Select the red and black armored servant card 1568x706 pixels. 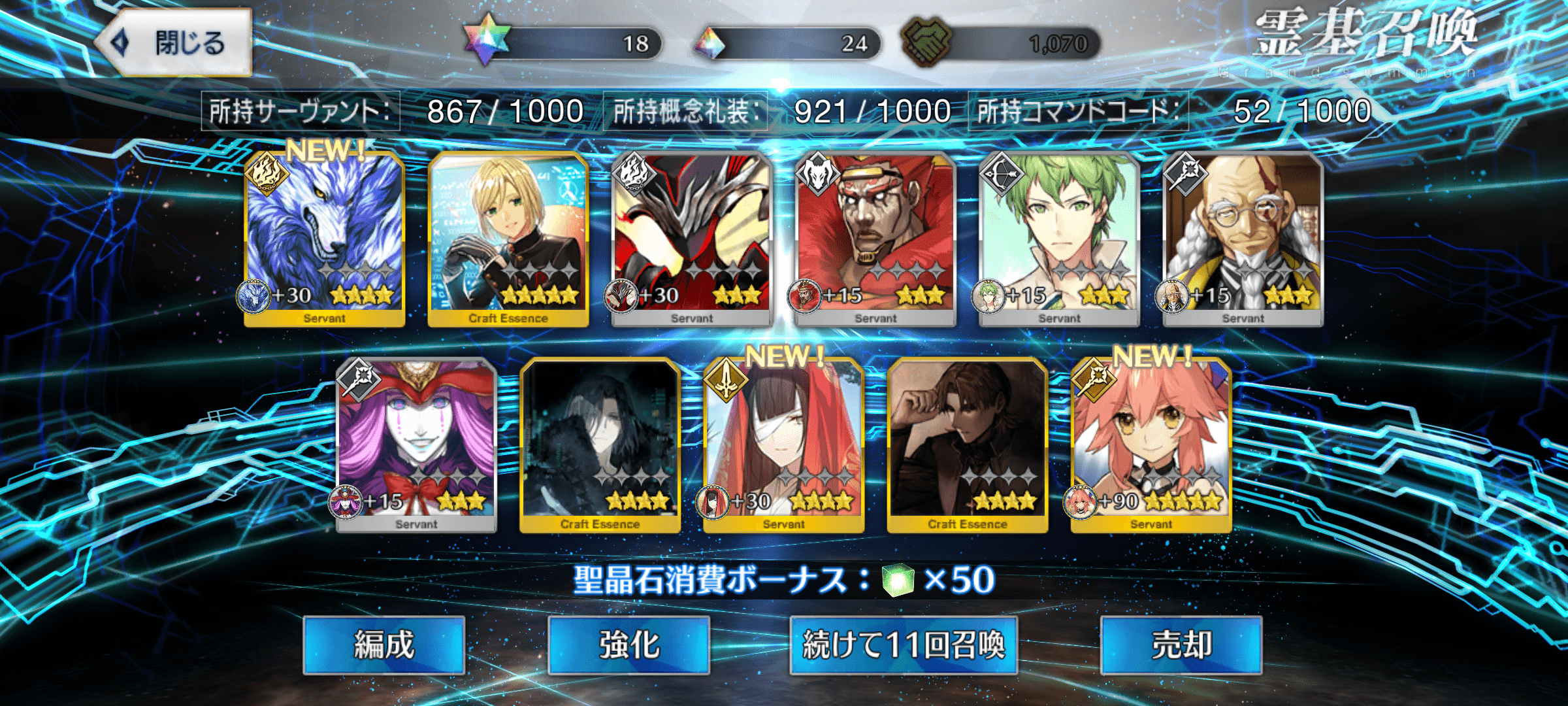692,239
